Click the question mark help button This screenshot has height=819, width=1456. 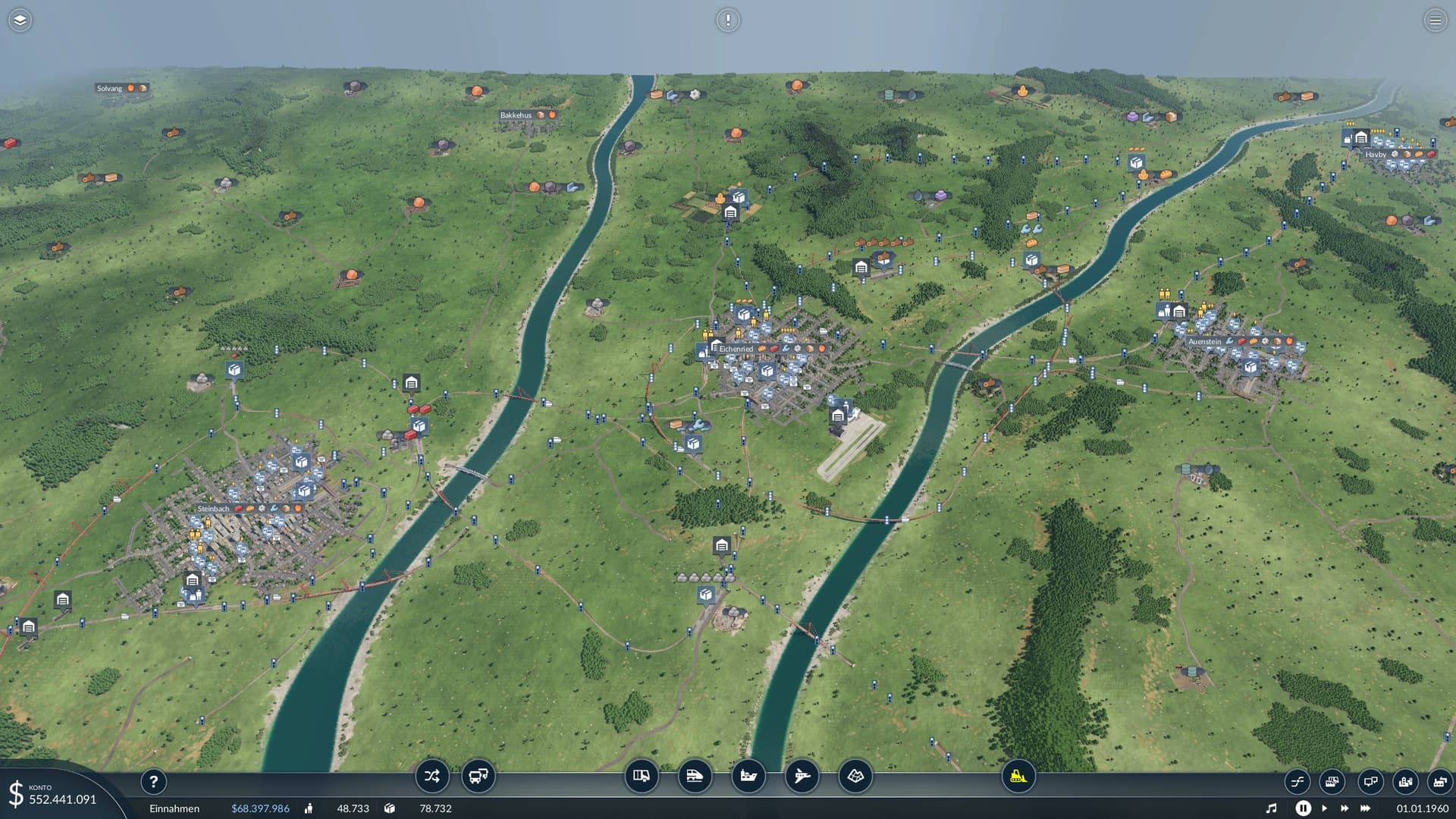tap(153, 782)
